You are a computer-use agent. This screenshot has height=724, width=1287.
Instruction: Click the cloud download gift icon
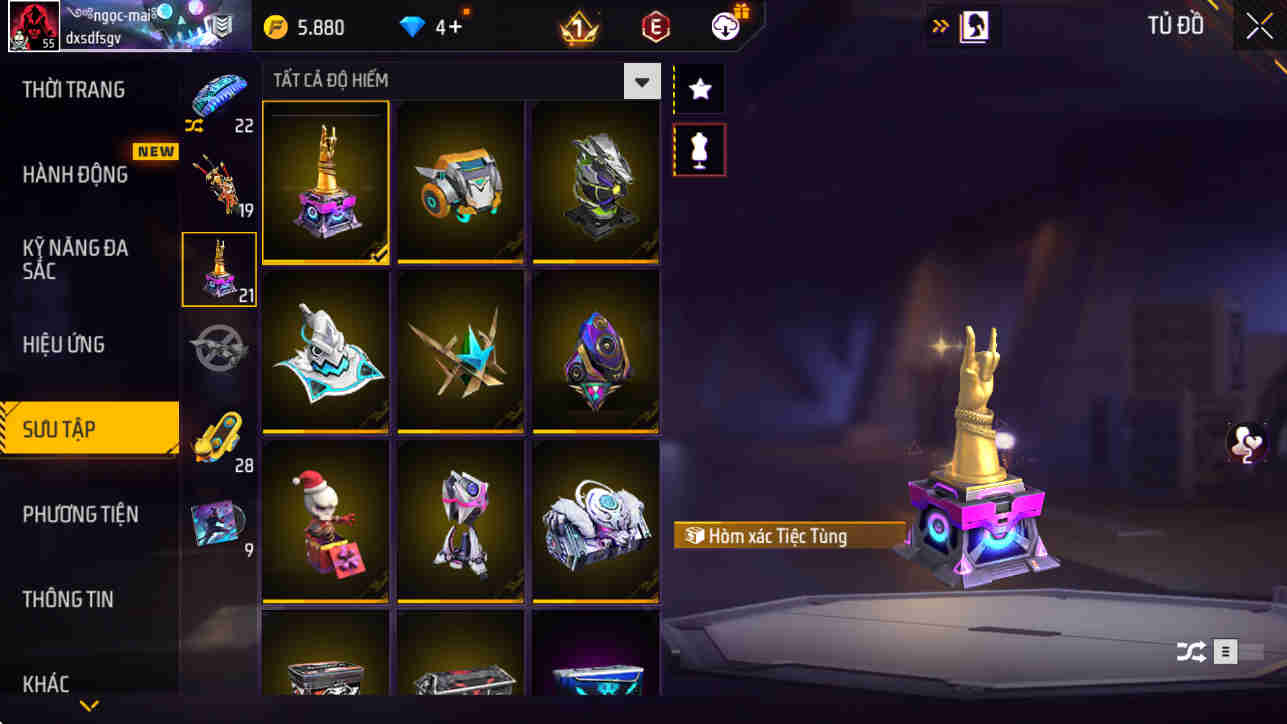[x=722, y=26]
